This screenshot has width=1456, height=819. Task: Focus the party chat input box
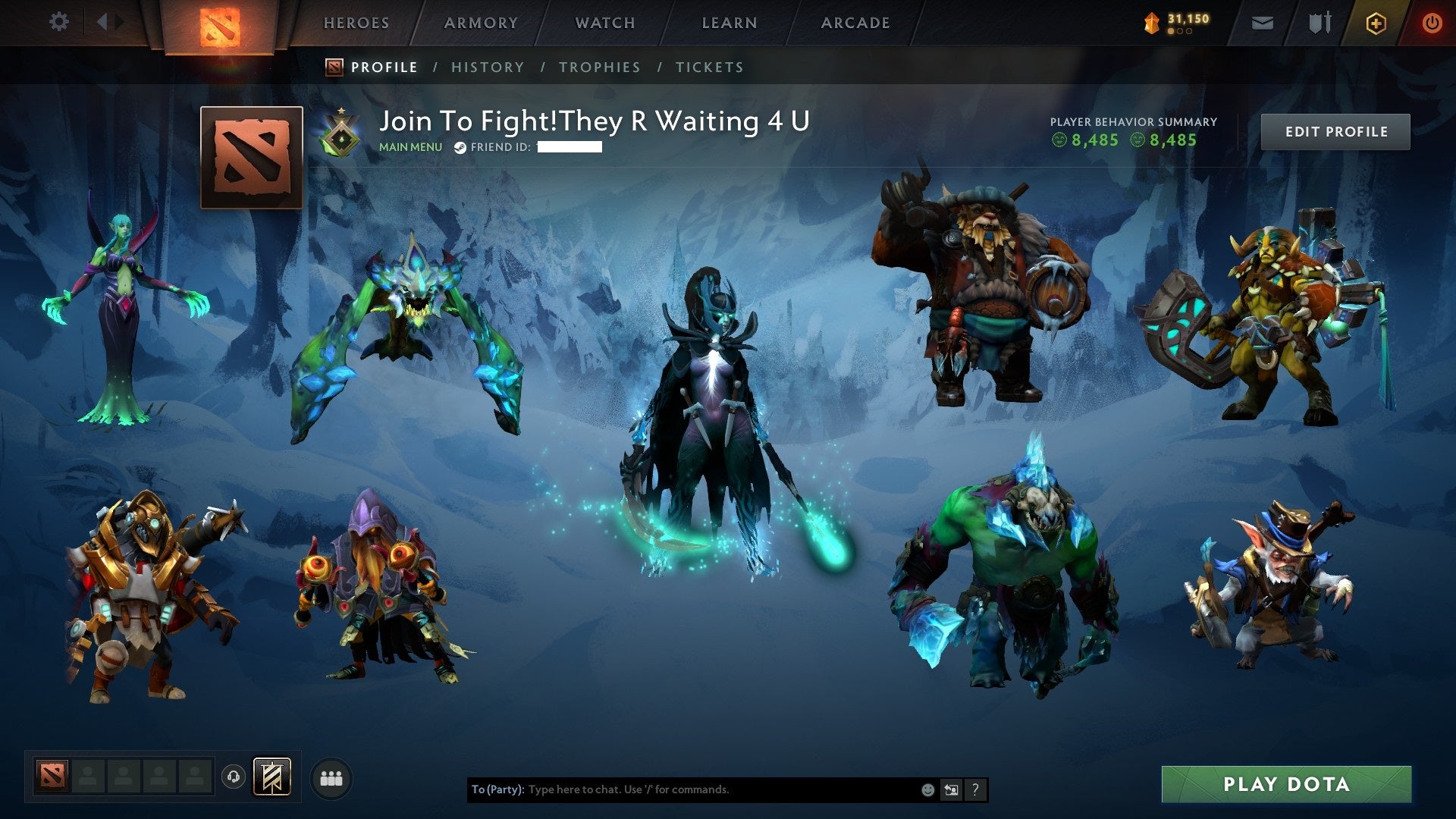click(720, 789)
